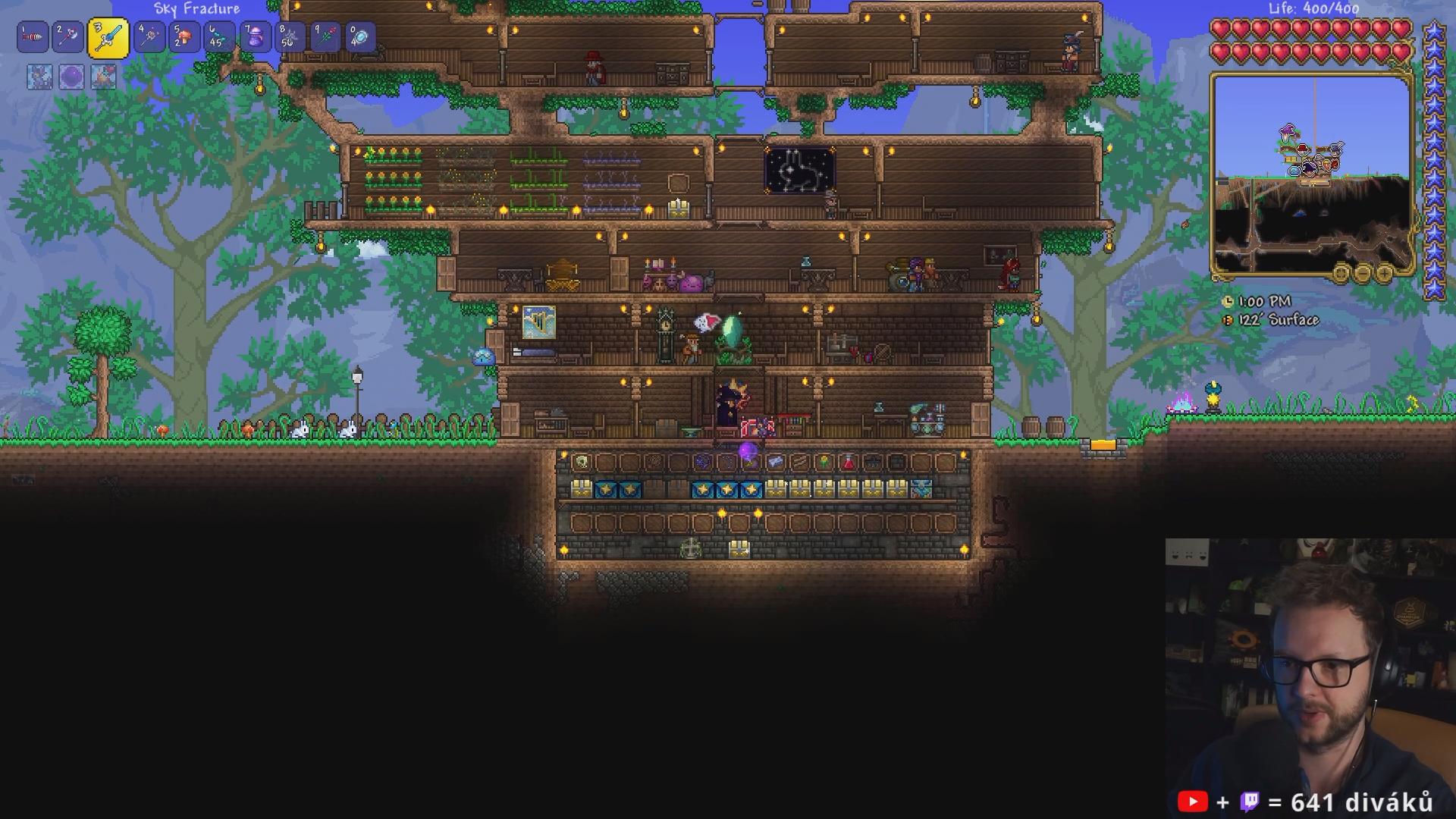Click the purple orb buff icon
The image size is (1456, 819).
71,77
